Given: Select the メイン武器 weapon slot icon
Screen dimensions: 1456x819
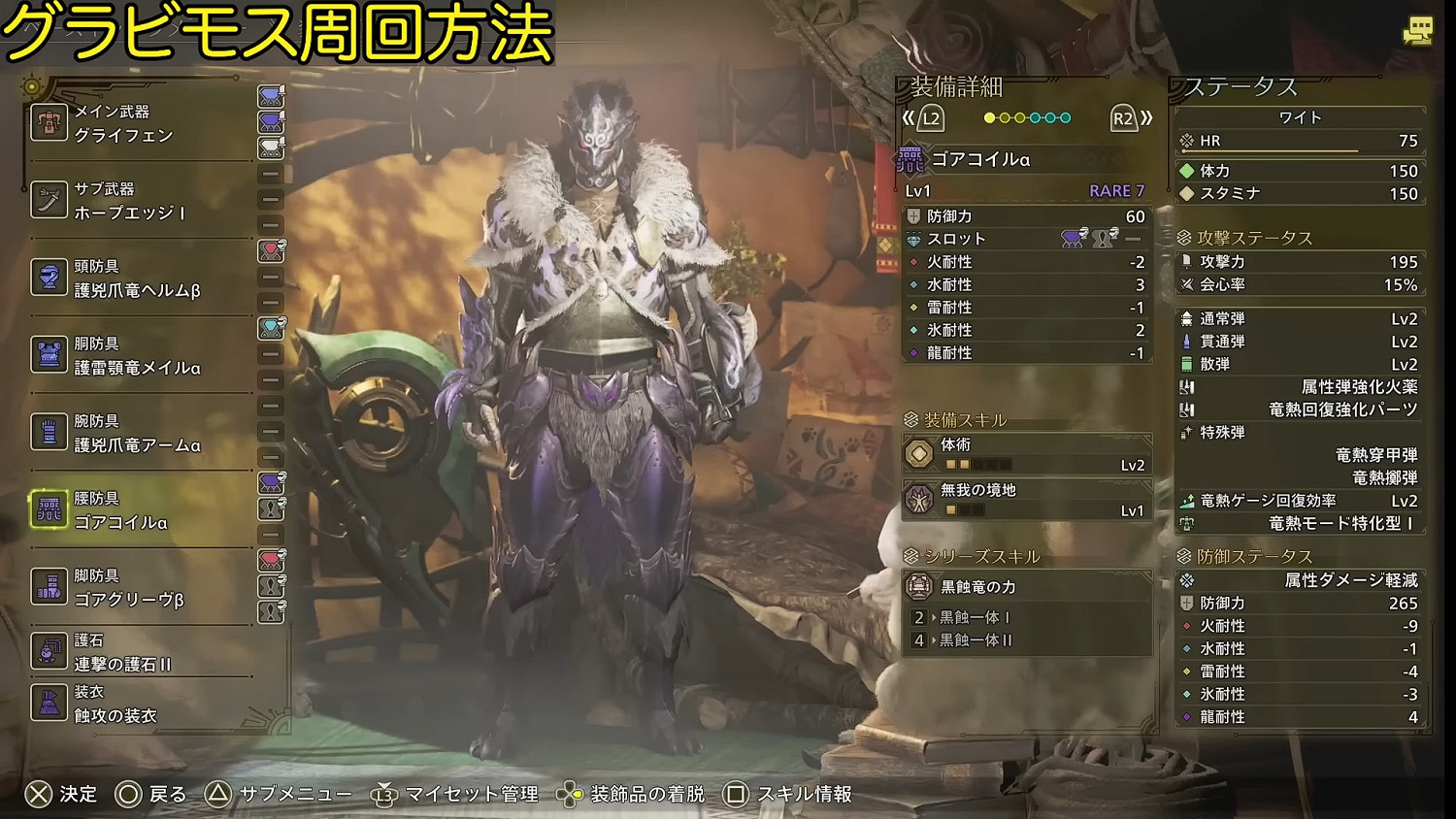Looking at the screenshot, I should (49, 121).
